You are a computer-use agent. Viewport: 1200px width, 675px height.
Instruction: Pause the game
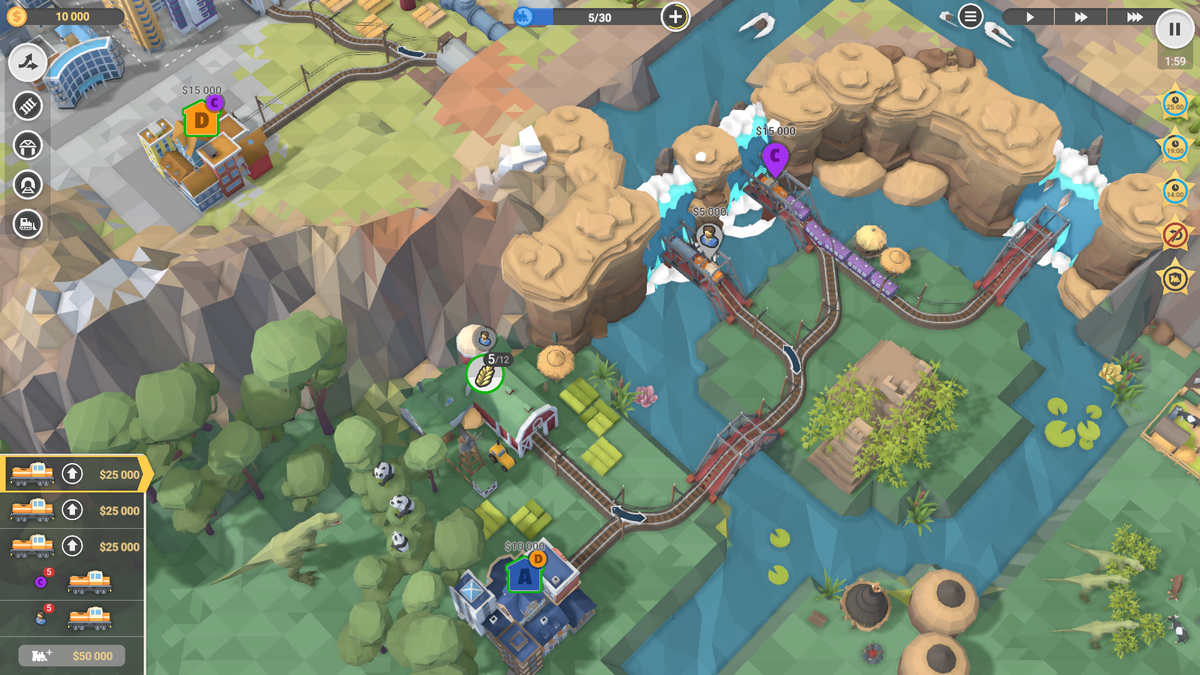(1174, 29)
